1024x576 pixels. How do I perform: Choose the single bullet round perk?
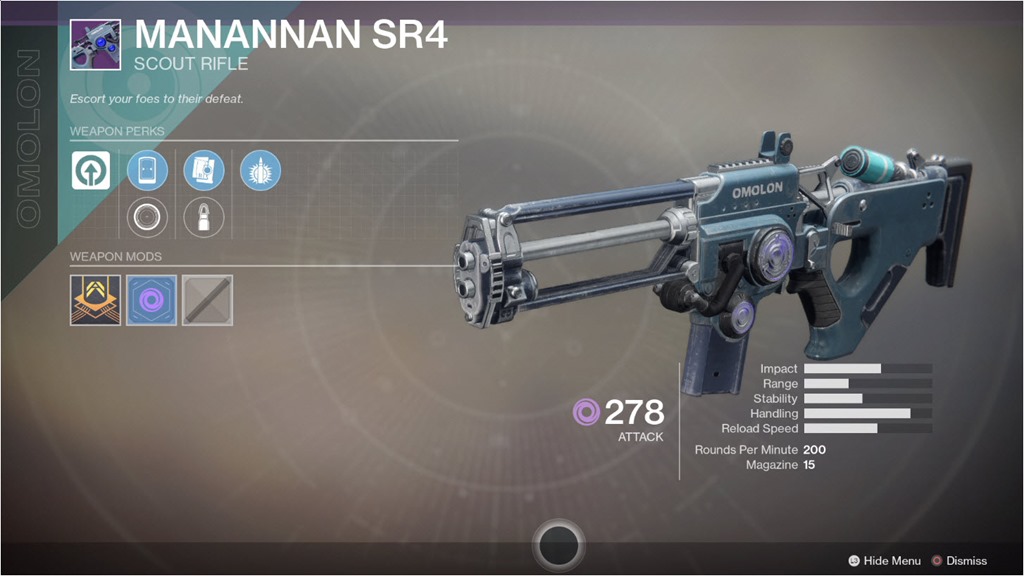coord(204,216)
